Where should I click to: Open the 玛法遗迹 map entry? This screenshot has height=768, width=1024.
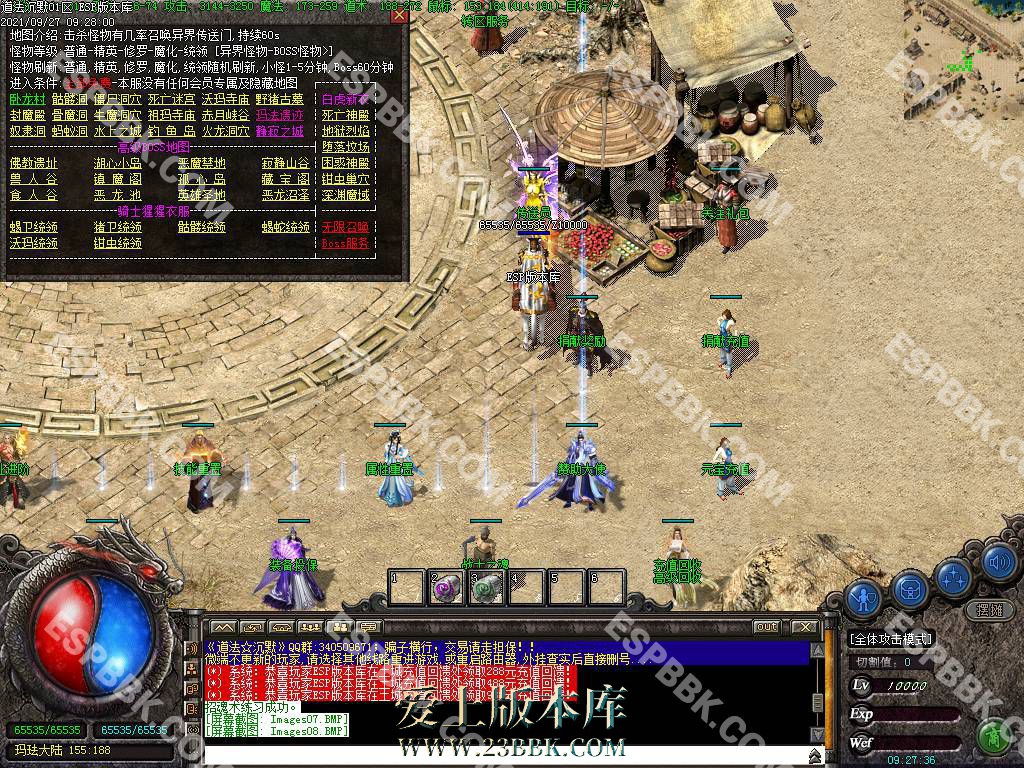pos(279,115)
